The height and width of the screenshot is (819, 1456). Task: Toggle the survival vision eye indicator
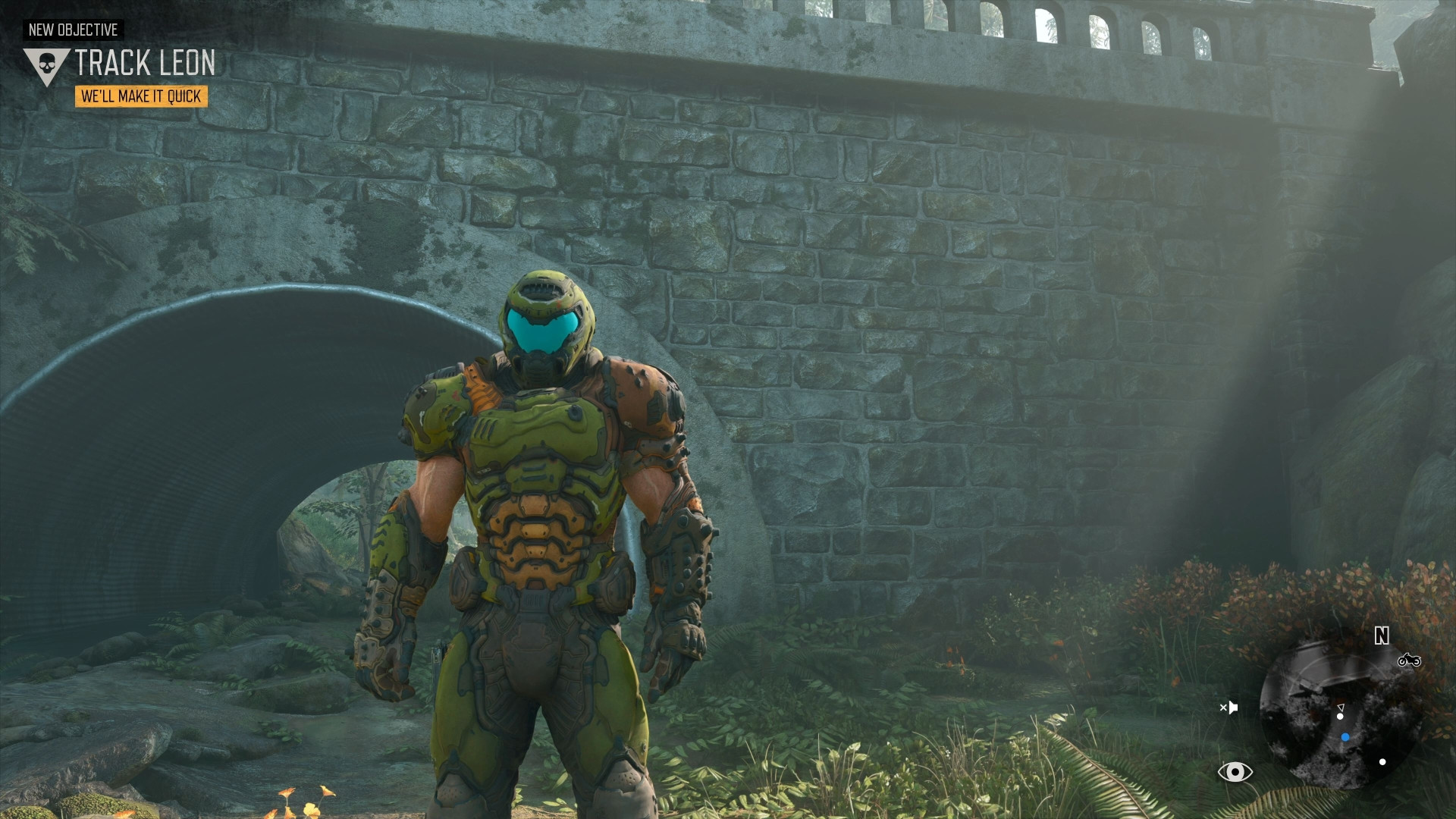(x=1236, y=773)
